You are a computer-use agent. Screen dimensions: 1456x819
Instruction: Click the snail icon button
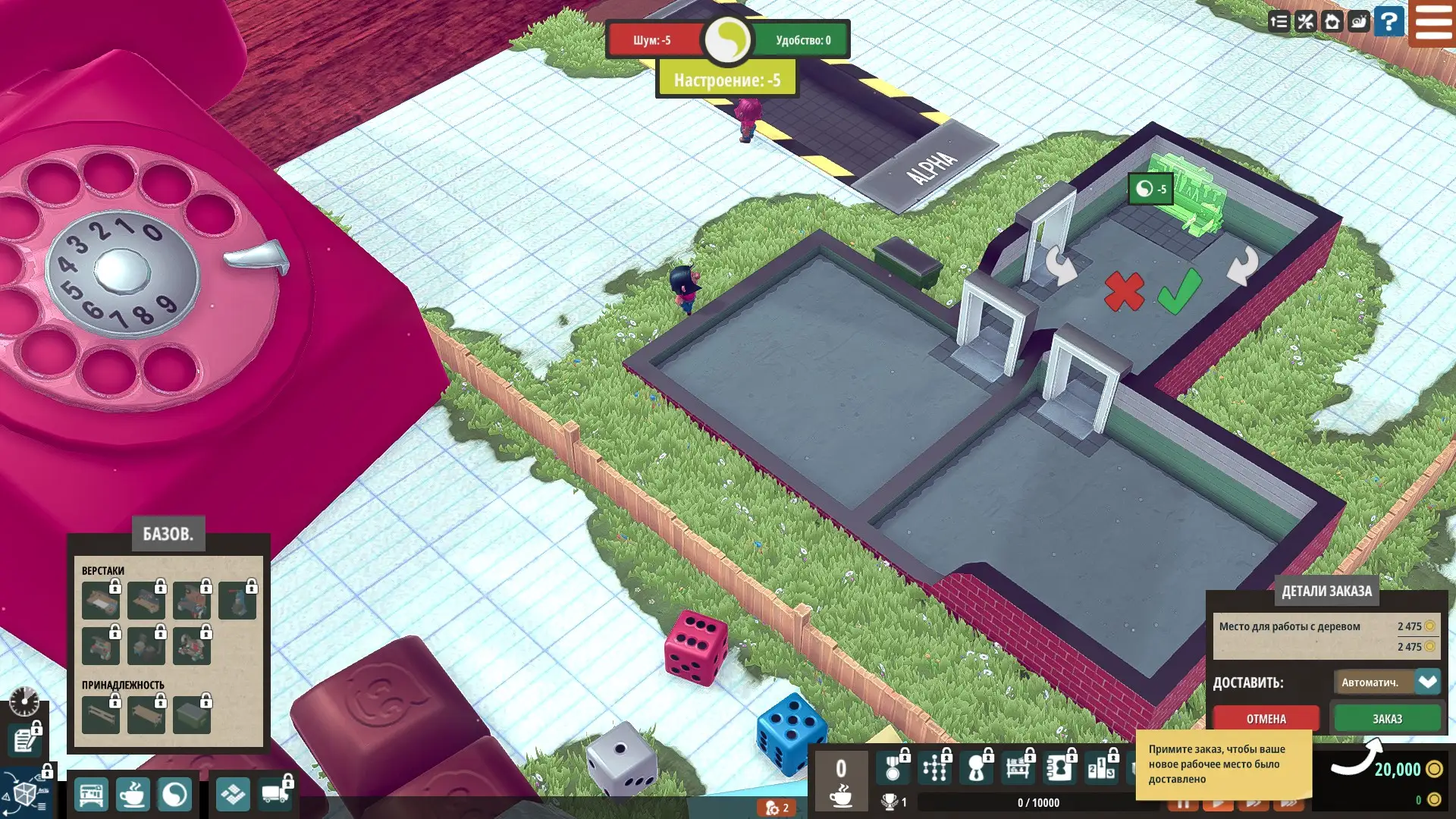(x=1359, y=22)
